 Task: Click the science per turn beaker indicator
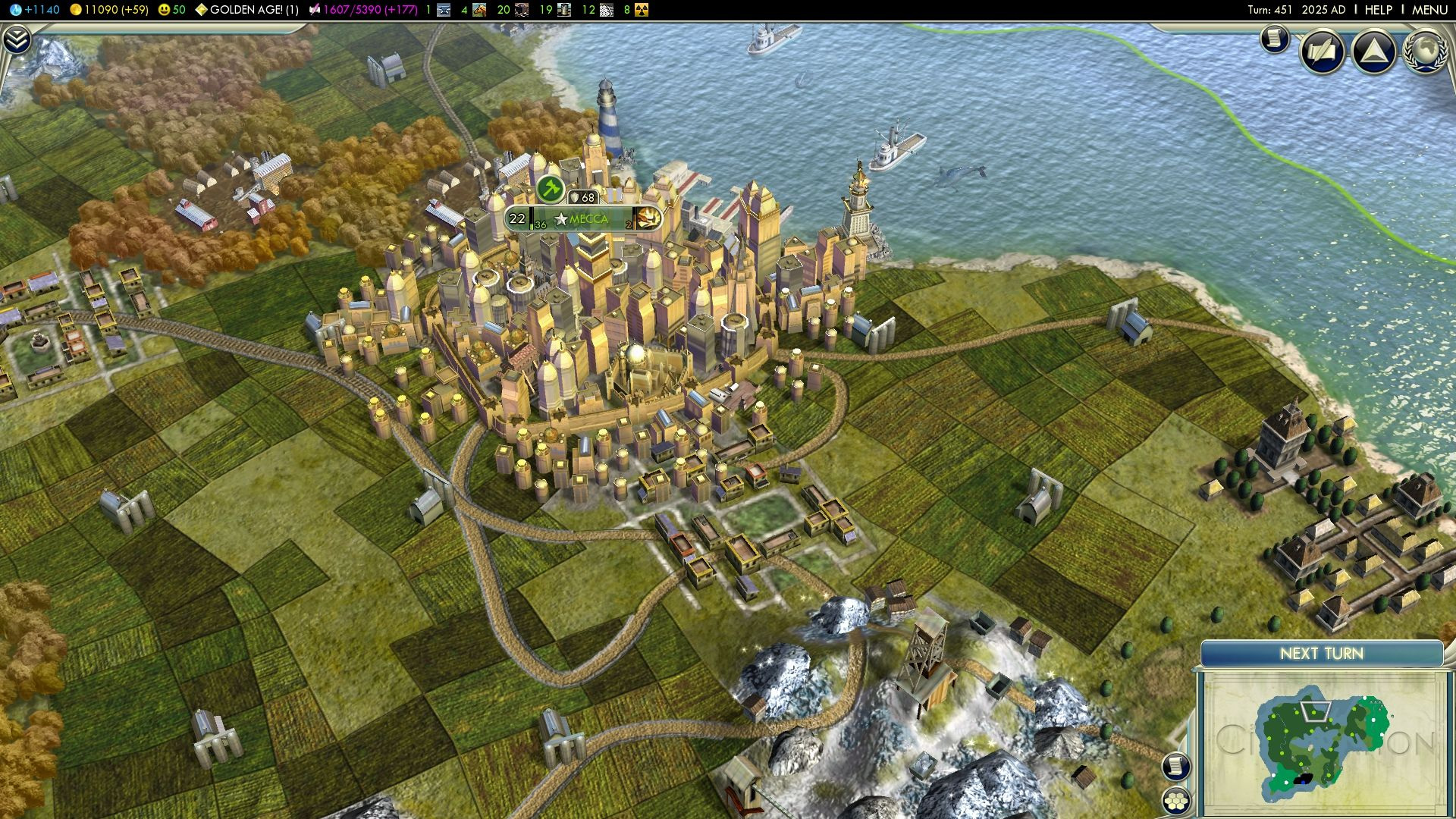coord(34,10)
